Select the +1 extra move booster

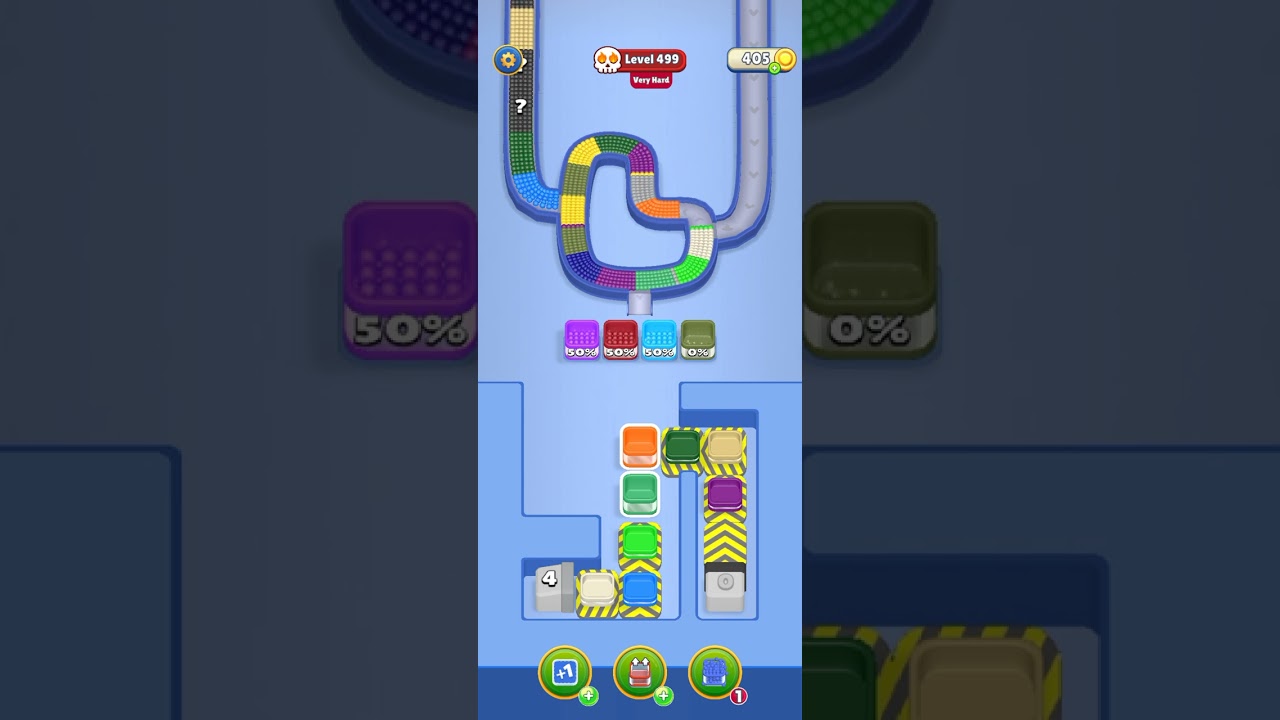566,672
